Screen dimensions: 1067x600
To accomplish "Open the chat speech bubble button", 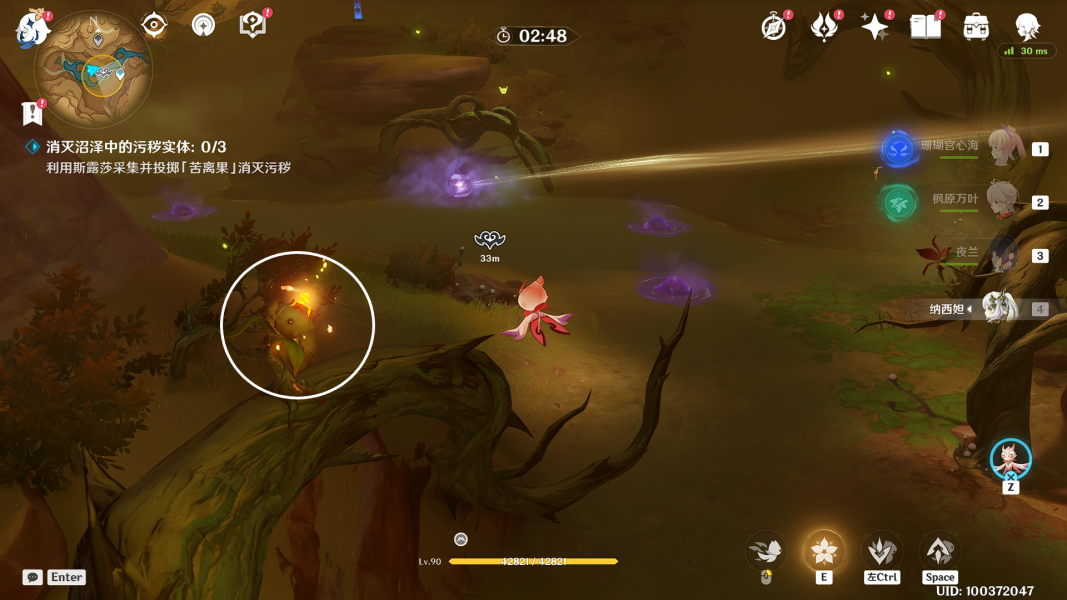I will [33, 577].
